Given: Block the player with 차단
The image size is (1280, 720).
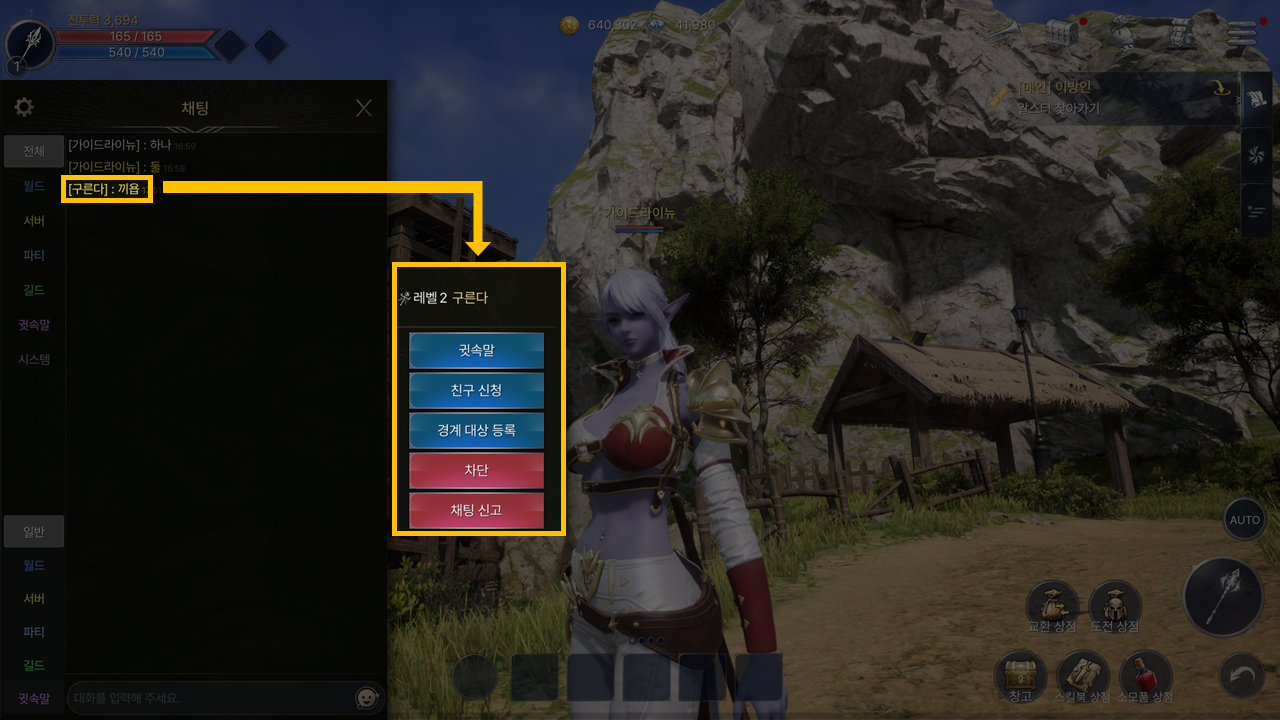Looking at the screenshot, I should pyautogui.click(x=476, y=470).
